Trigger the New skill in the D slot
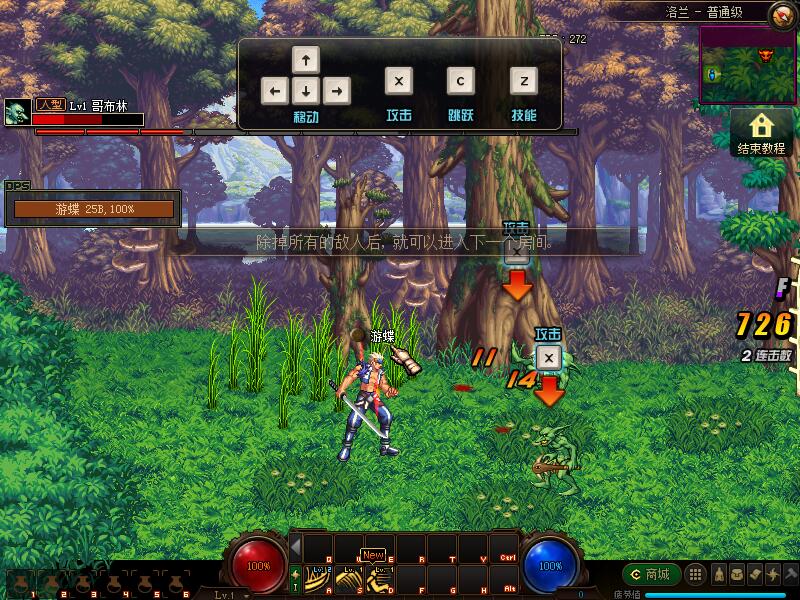This screenshot has height=600, width=800. point(379,577)
